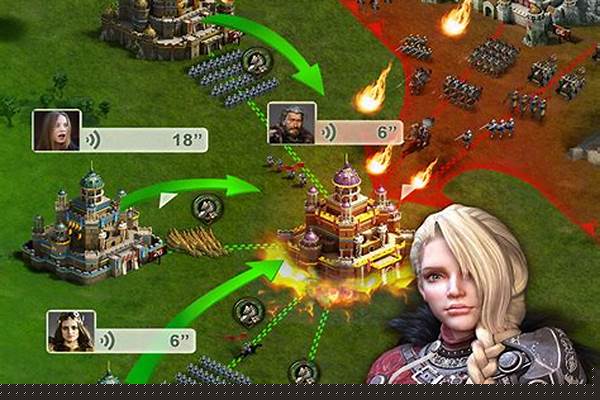Select the surprised girl's chat avatar
This screenshot has width=600, height=400.
tap(56, 130)
